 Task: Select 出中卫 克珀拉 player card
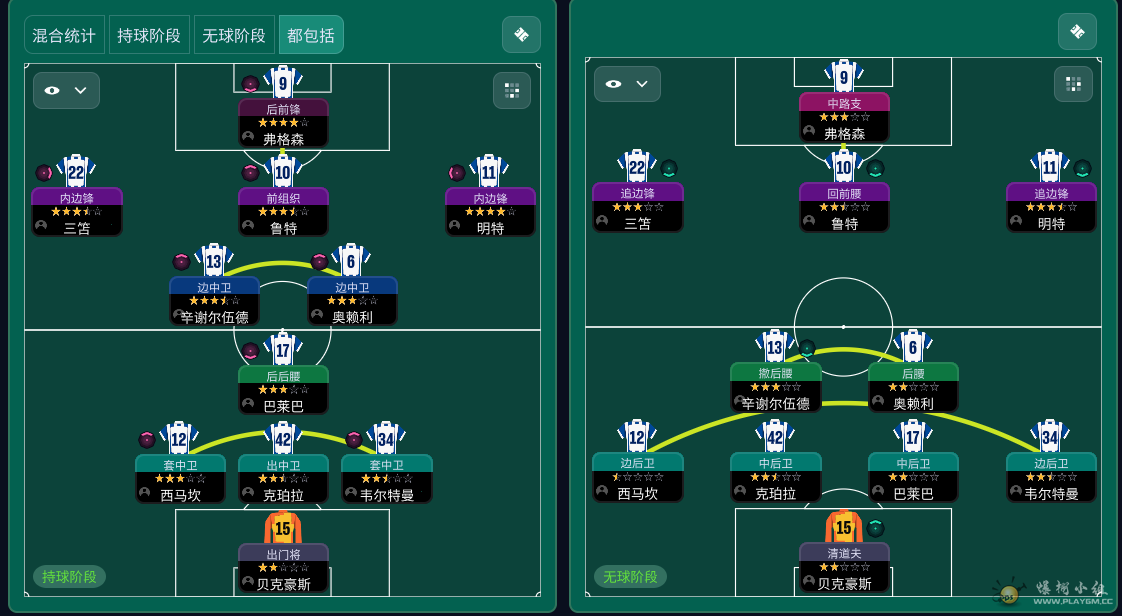click(283, 479)
